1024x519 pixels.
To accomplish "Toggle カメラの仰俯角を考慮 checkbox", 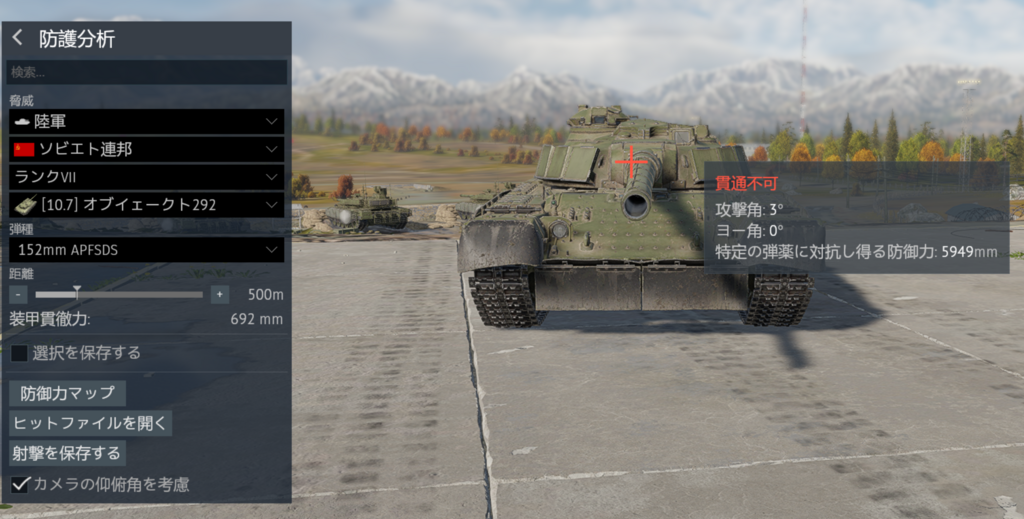I will (19, 484).
